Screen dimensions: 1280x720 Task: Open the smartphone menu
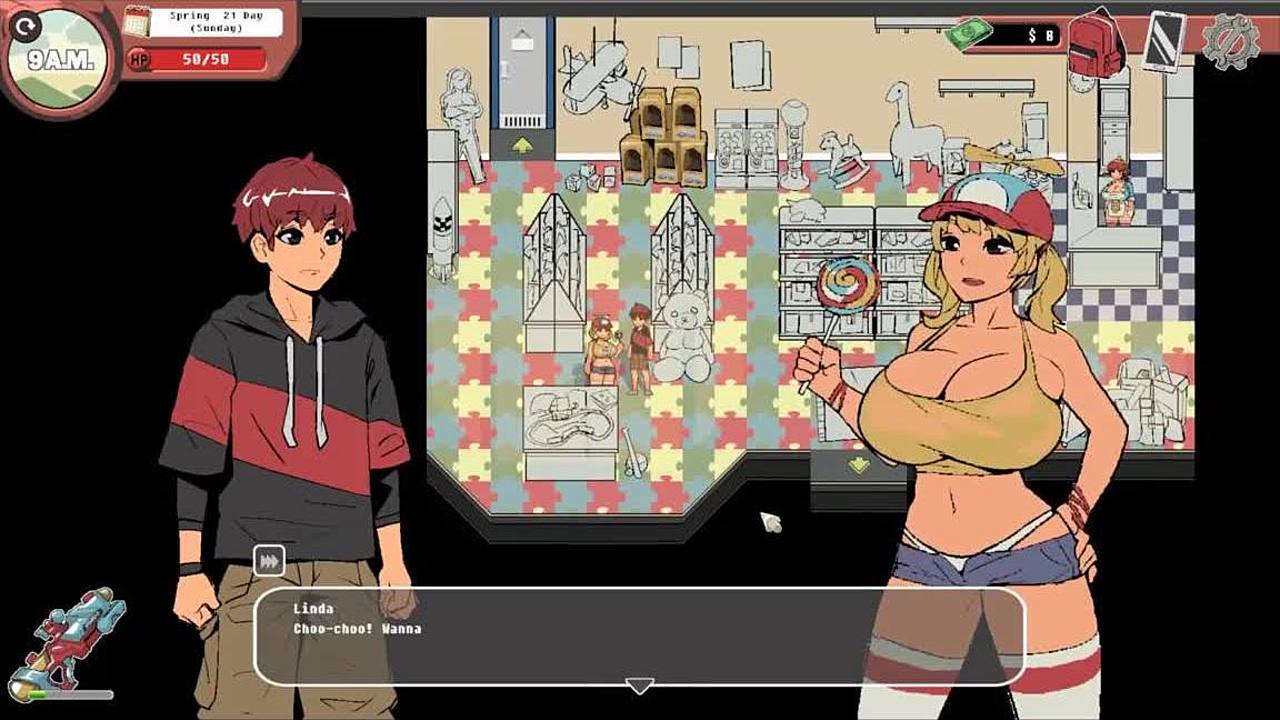(1163, 41)
